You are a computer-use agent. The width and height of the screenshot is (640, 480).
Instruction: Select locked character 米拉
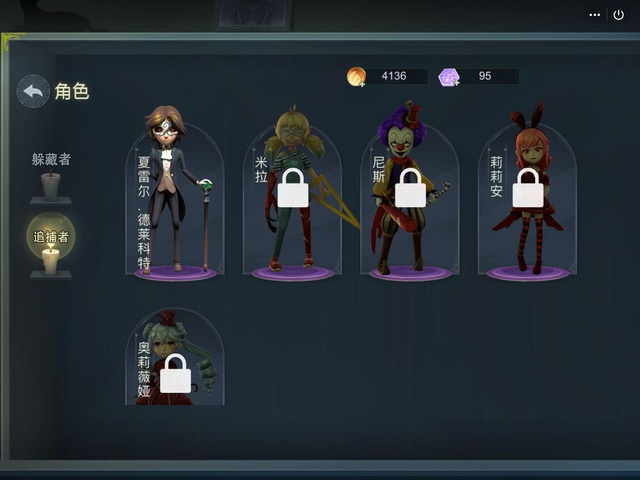[x=292, y=200]
